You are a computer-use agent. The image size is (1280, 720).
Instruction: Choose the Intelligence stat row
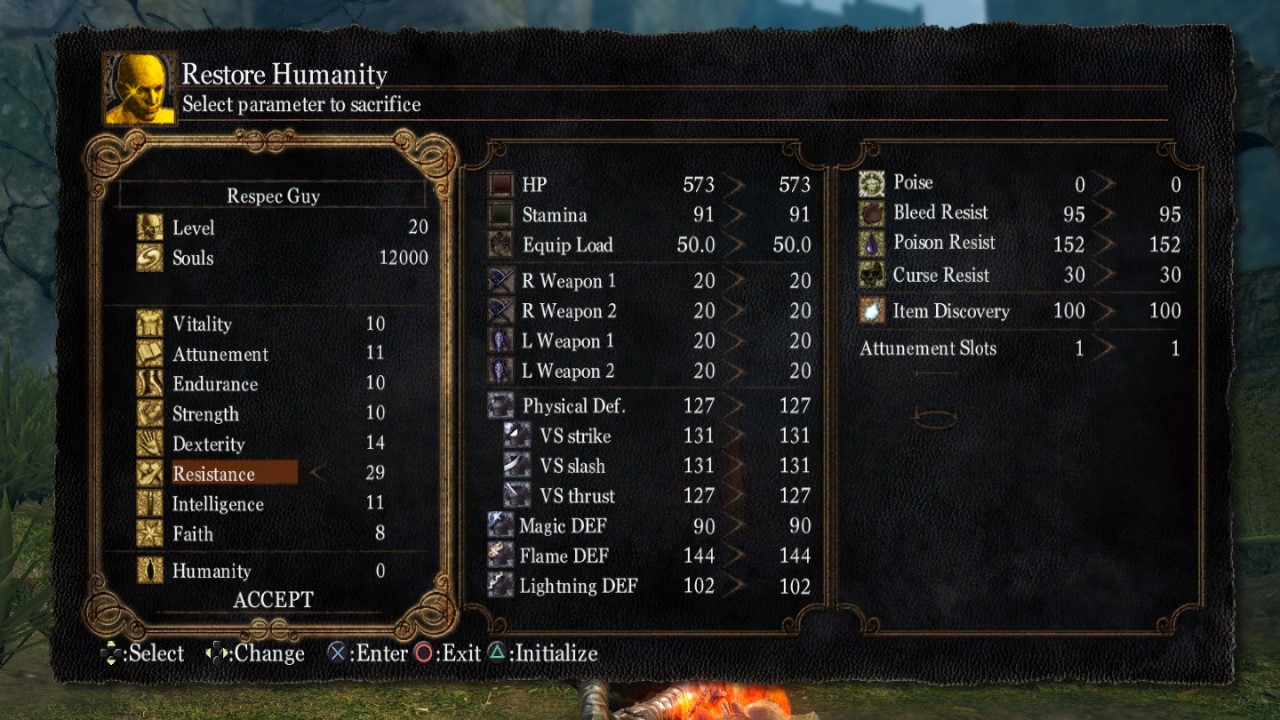218,504
